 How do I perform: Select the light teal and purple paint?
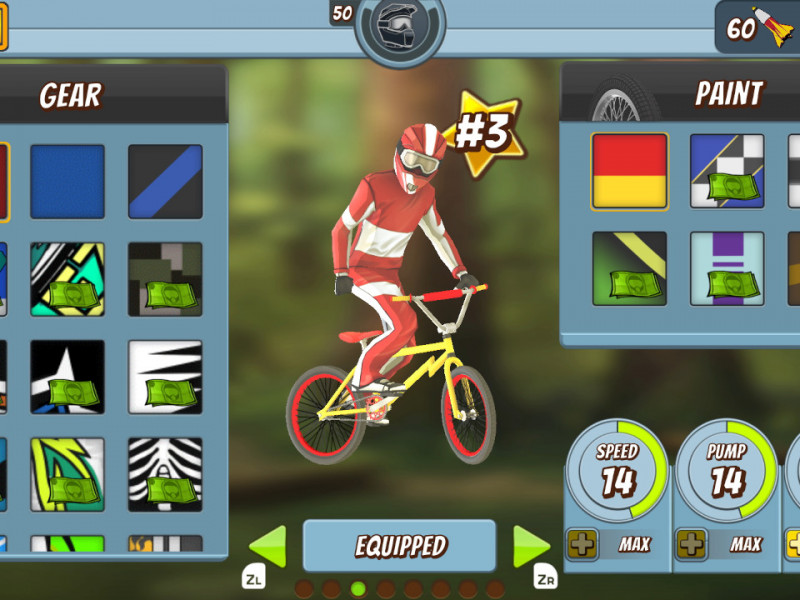727,268
